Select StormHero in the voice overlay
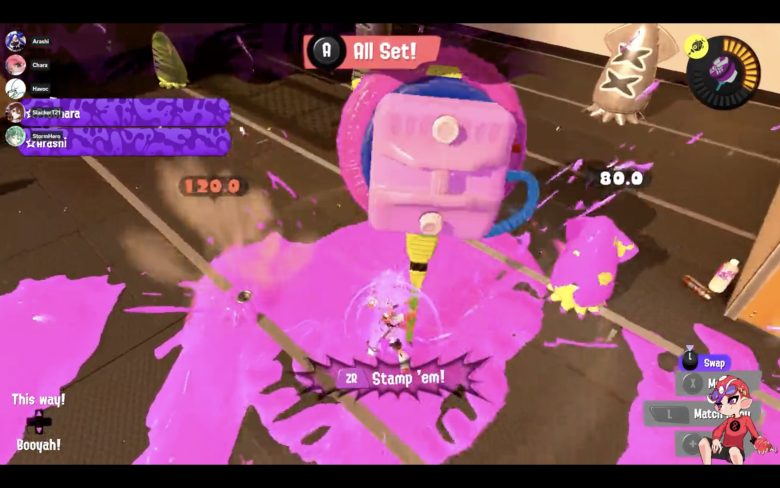Screen dimensions: 780x488 (15, 136)
